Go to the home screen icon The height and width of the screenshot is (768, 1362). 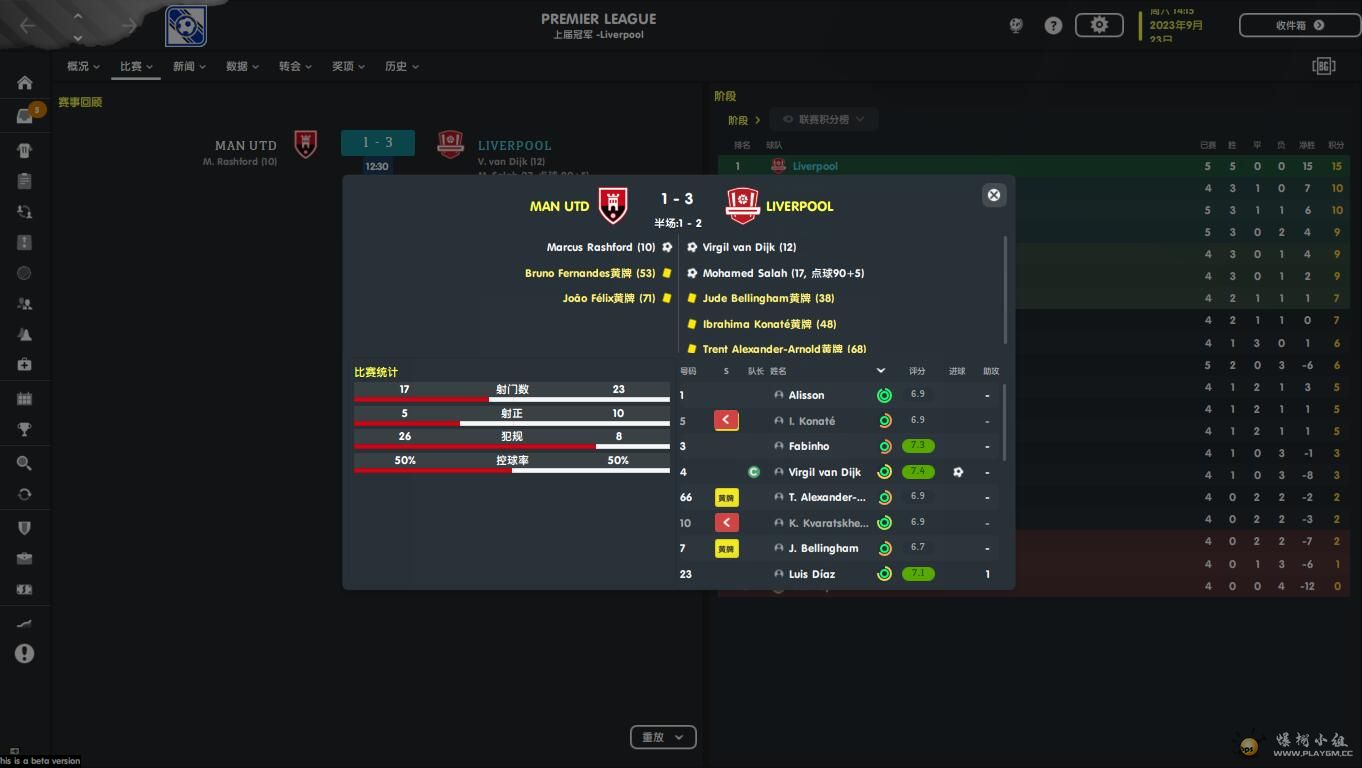(25, 83)
